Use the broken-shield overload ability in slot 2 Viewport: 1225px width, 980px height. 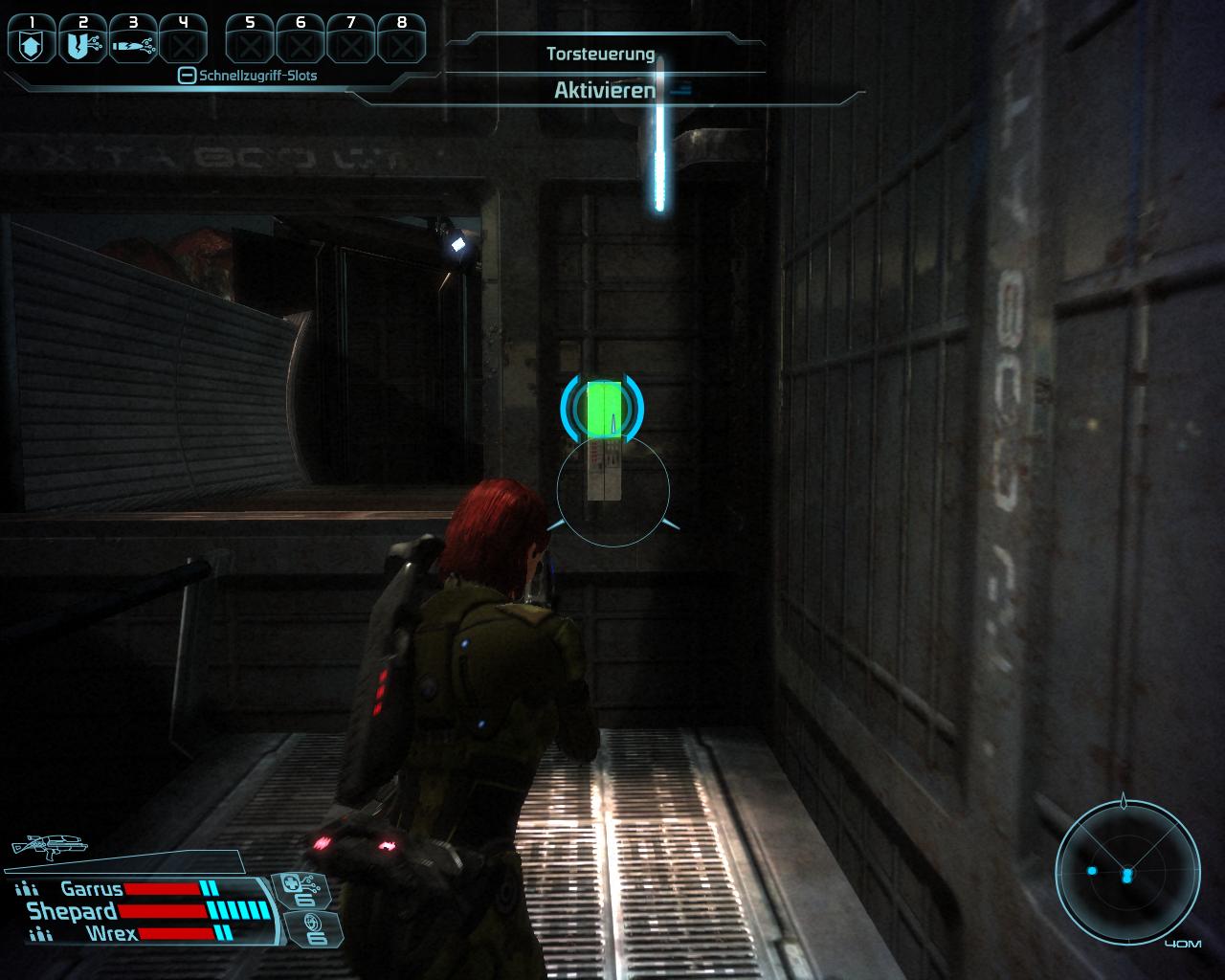81,44
